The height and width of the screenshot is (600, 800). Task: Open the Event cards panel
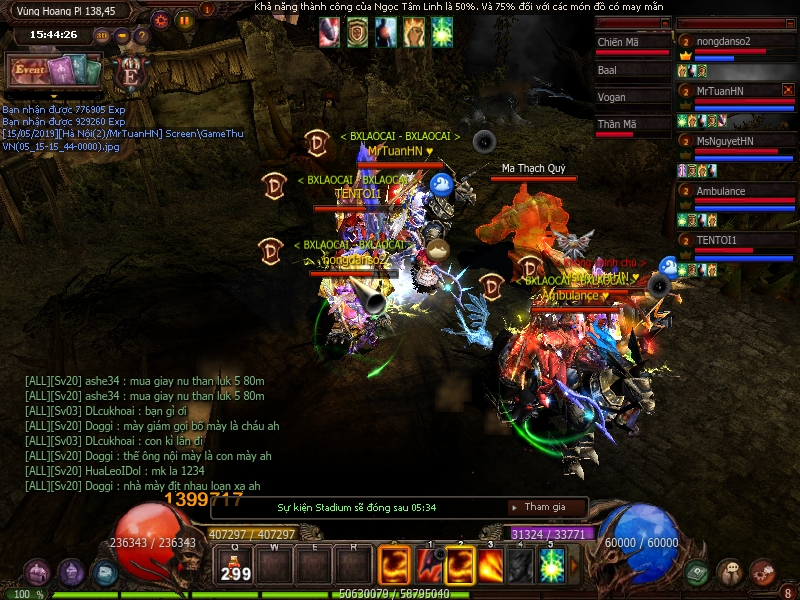(x=55, y=70)
